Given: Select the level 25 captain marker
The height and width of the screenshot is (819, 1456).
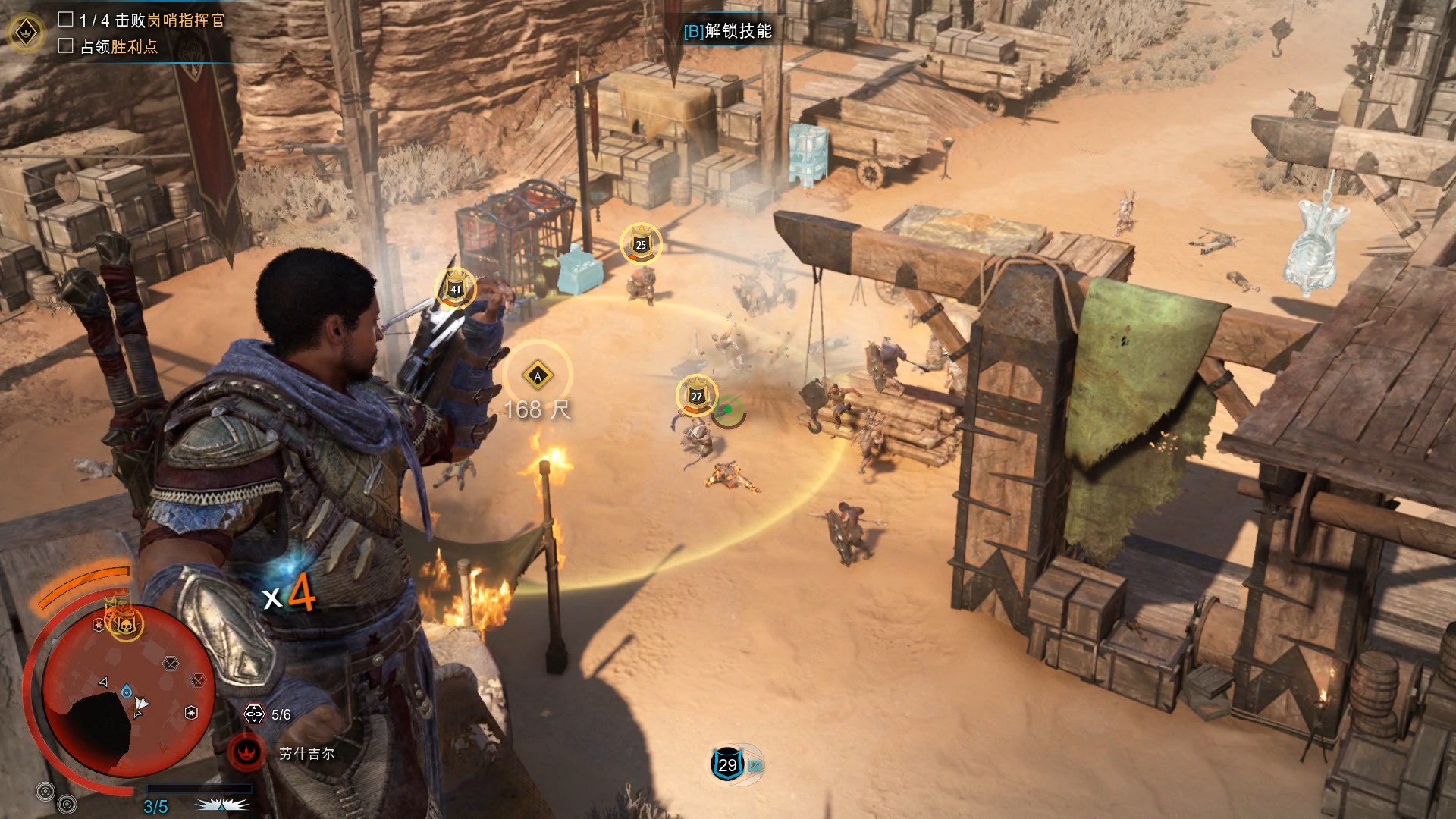Looking at the screenshot, I should point(641,244).
